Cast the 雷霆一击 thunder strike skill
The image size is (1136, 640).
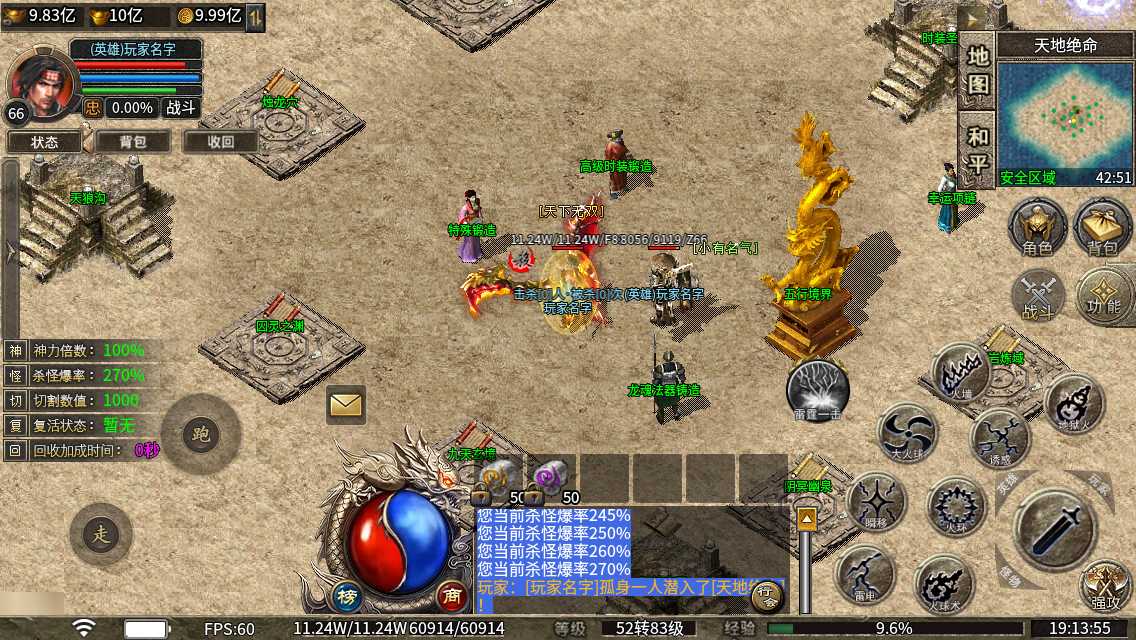(818, 390)
